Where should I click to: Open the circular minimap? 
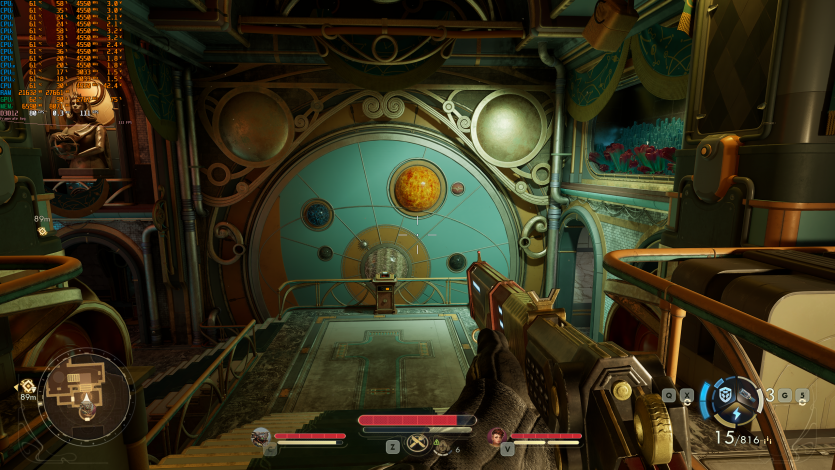pyautogui.click(x=84, y=392)
